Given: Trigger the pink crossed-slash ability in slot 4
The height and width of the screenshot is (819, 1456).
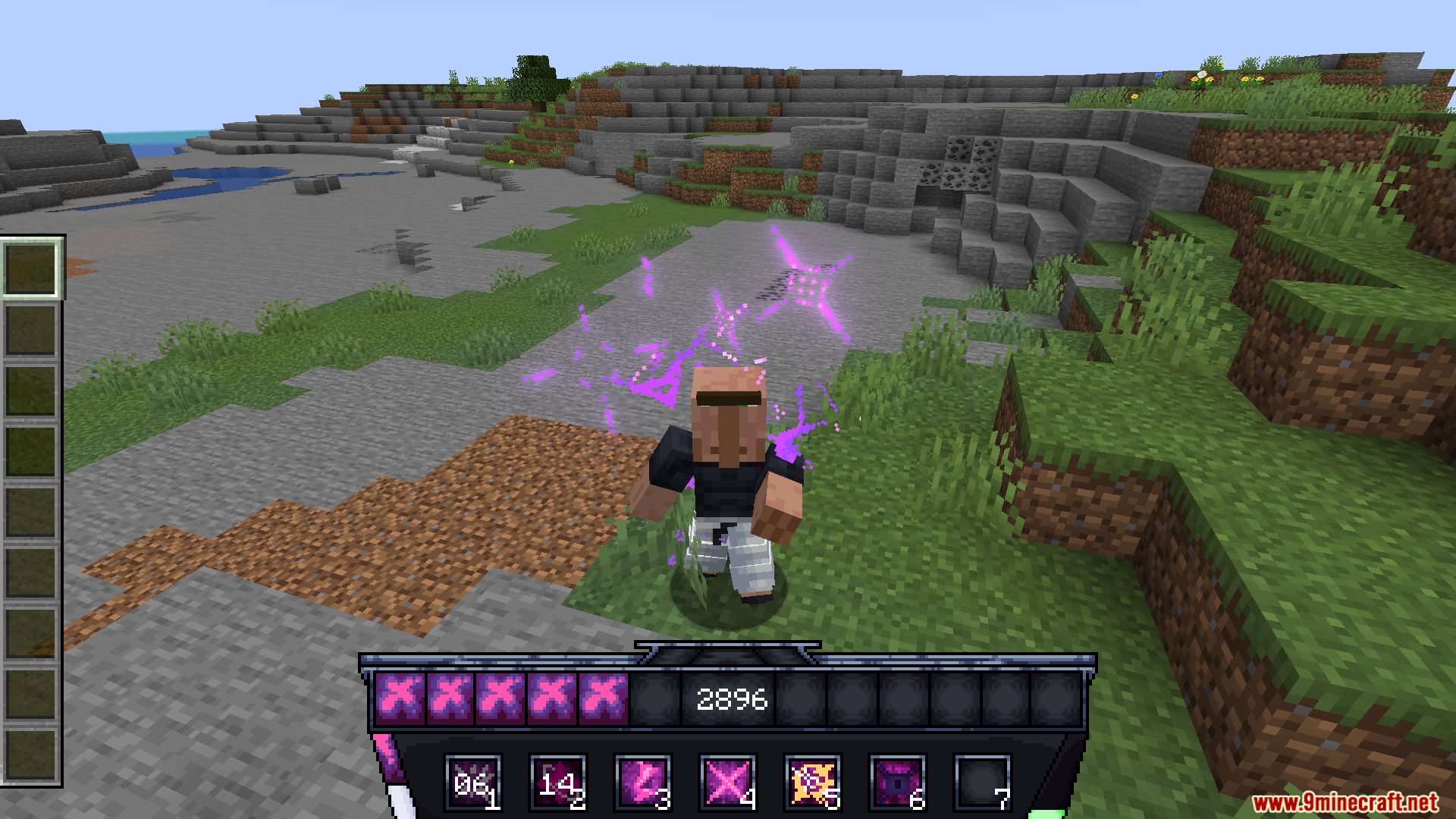Looking at the screenshot, I should pos(727,781).
